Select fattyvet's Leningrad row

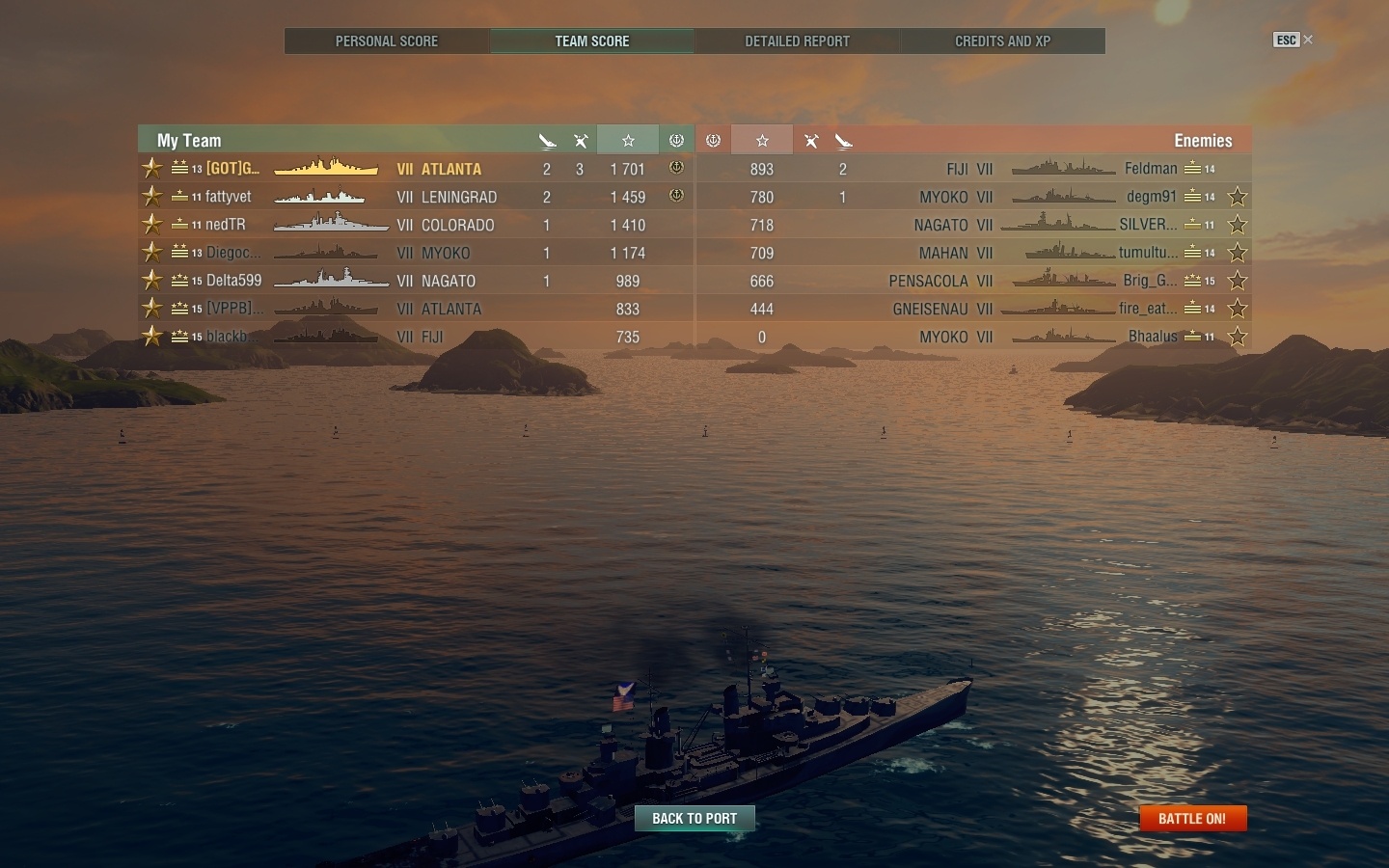[x=415, y=197]
